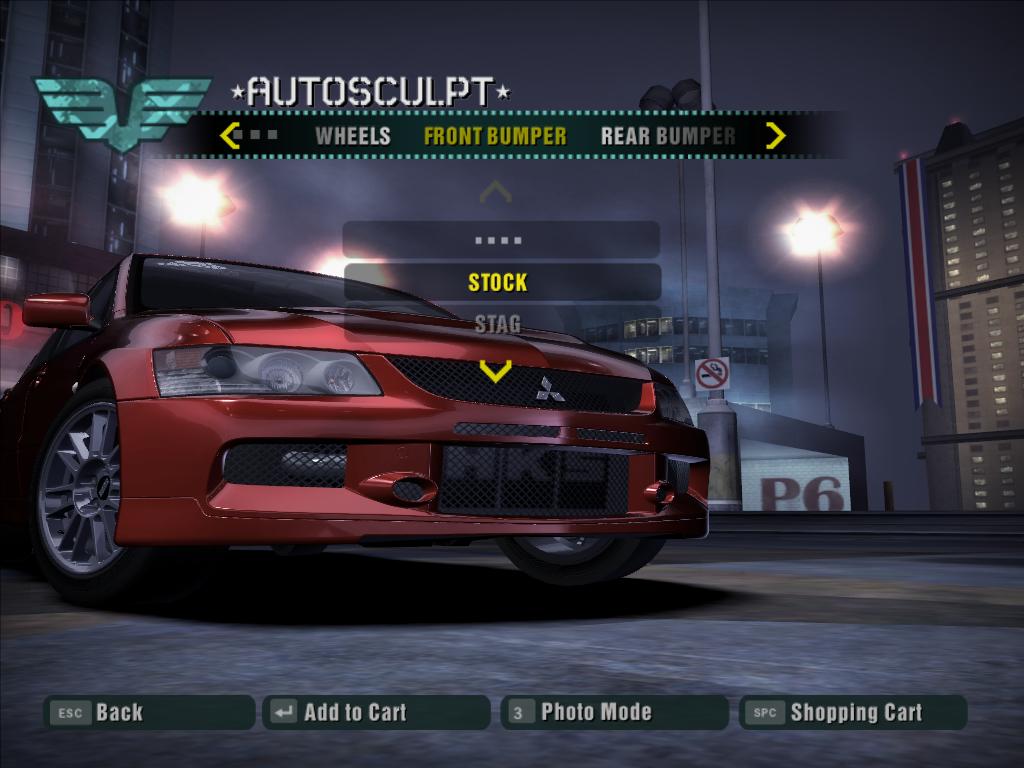This screenshot has height=768, width=1024.
Task: Open the Shopping Cart
Action: (x=853, y=712)
